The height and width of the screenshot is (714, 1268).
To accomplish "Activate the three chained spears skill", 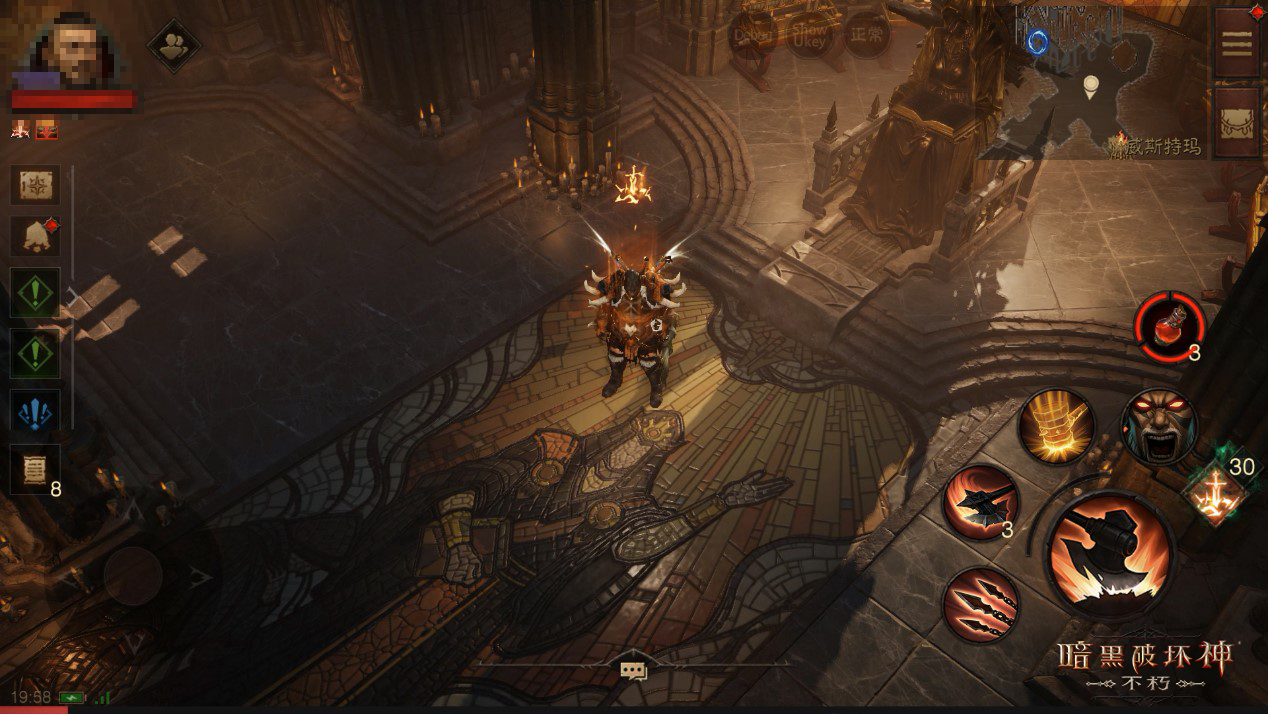I will pyautogui.click(x=981, y=603).
